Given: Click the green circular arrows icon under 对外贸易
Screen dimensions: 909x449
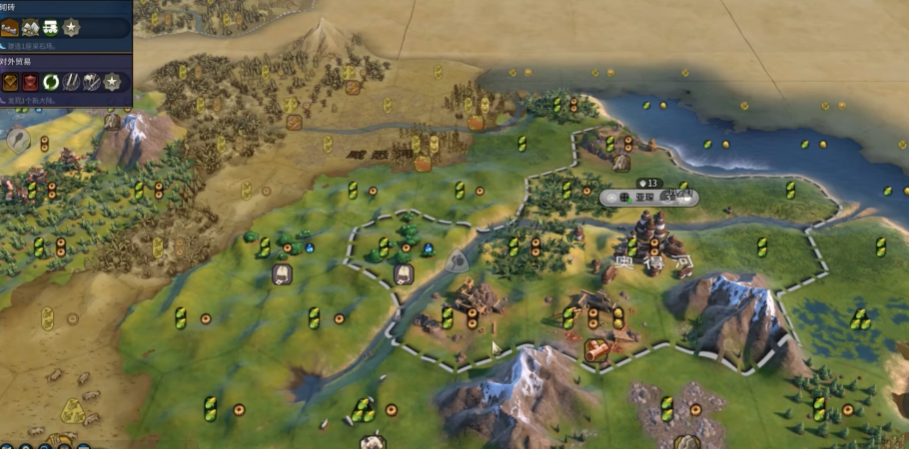Looking at the screenshot, I should [51, 82].
